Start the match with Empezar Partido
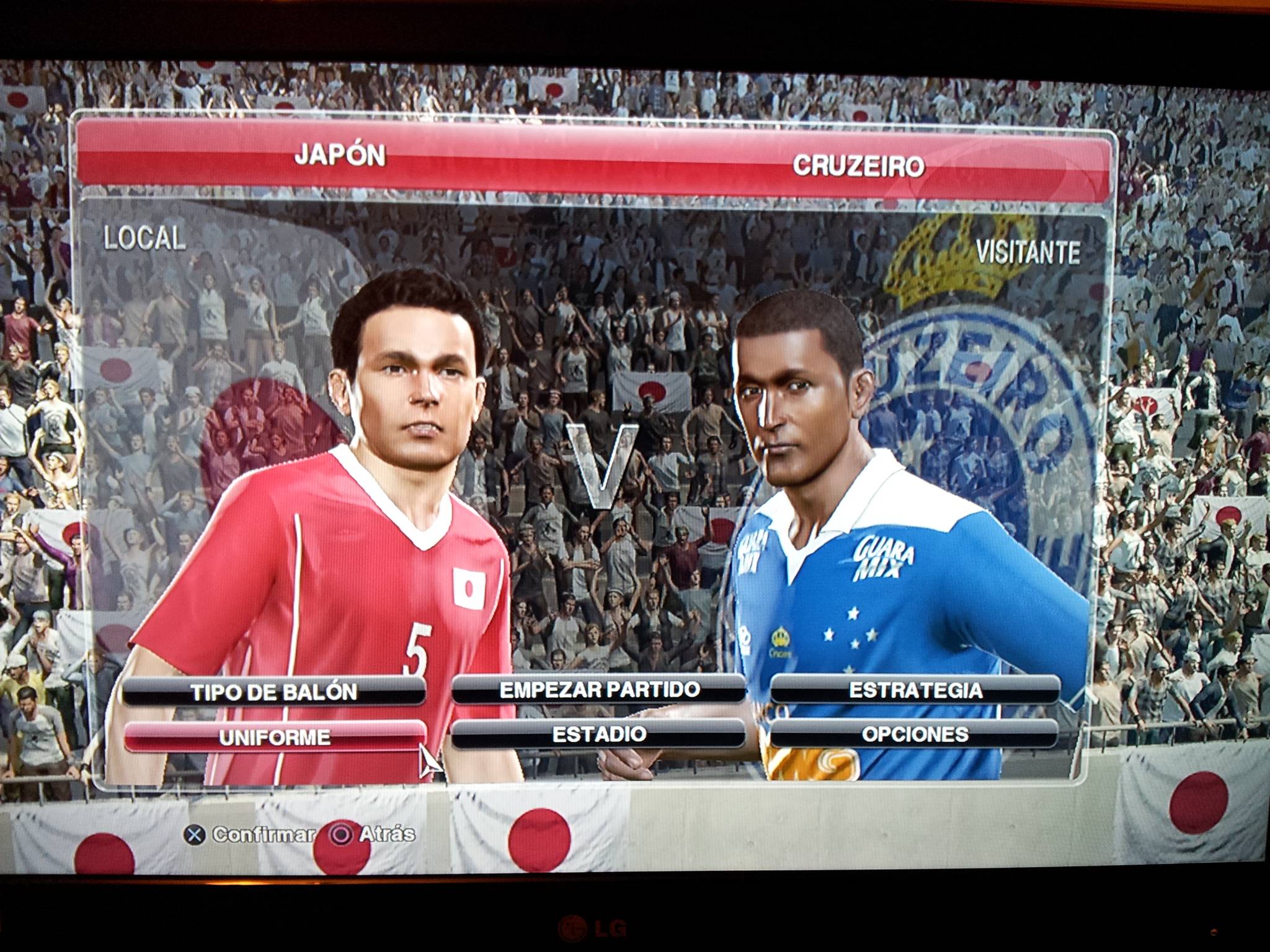The image size is (1270, 952). (599, 689)
